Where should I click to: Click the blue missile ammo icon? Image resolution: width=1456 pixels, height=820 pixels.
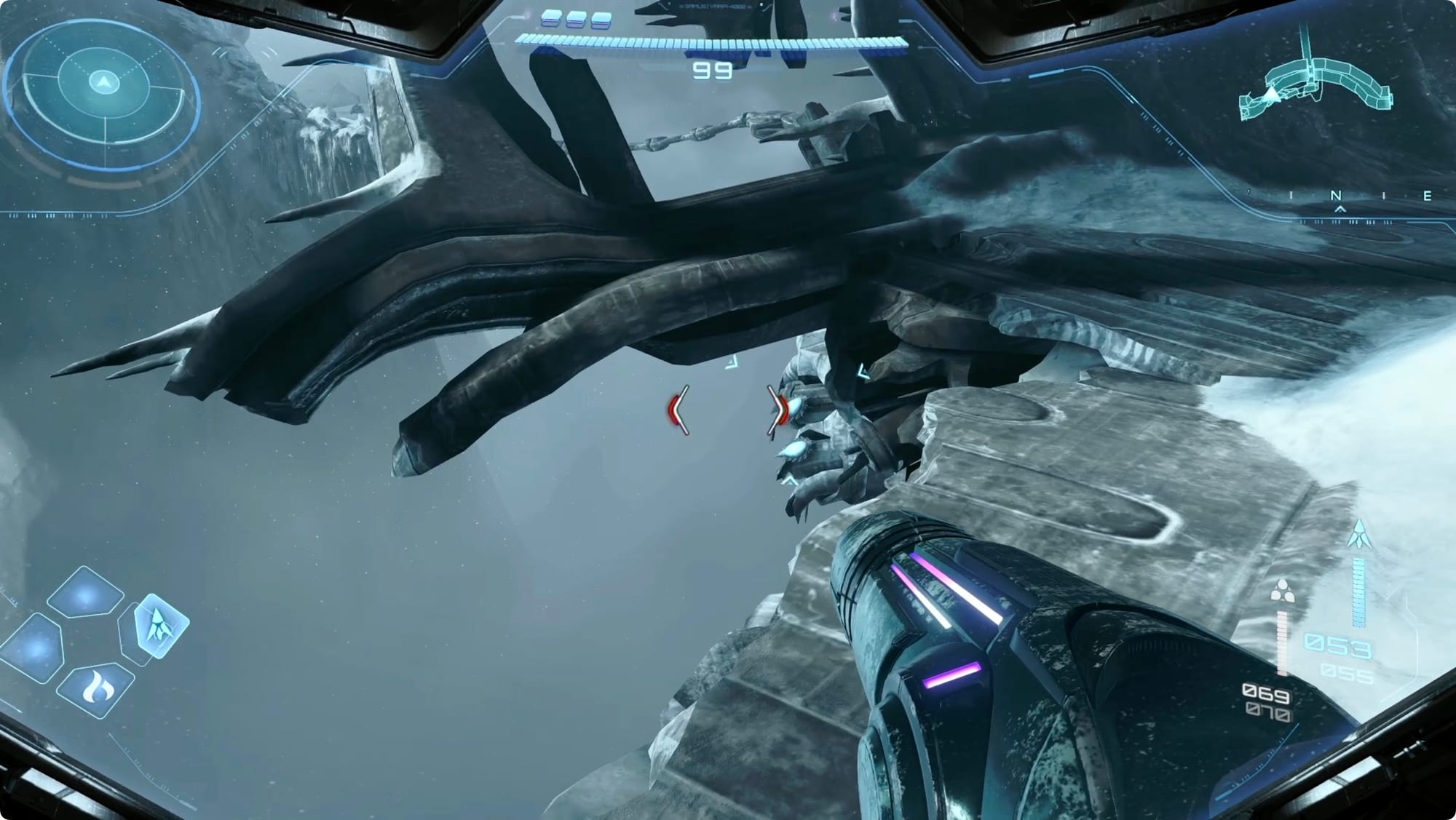tap(1358, 534)
